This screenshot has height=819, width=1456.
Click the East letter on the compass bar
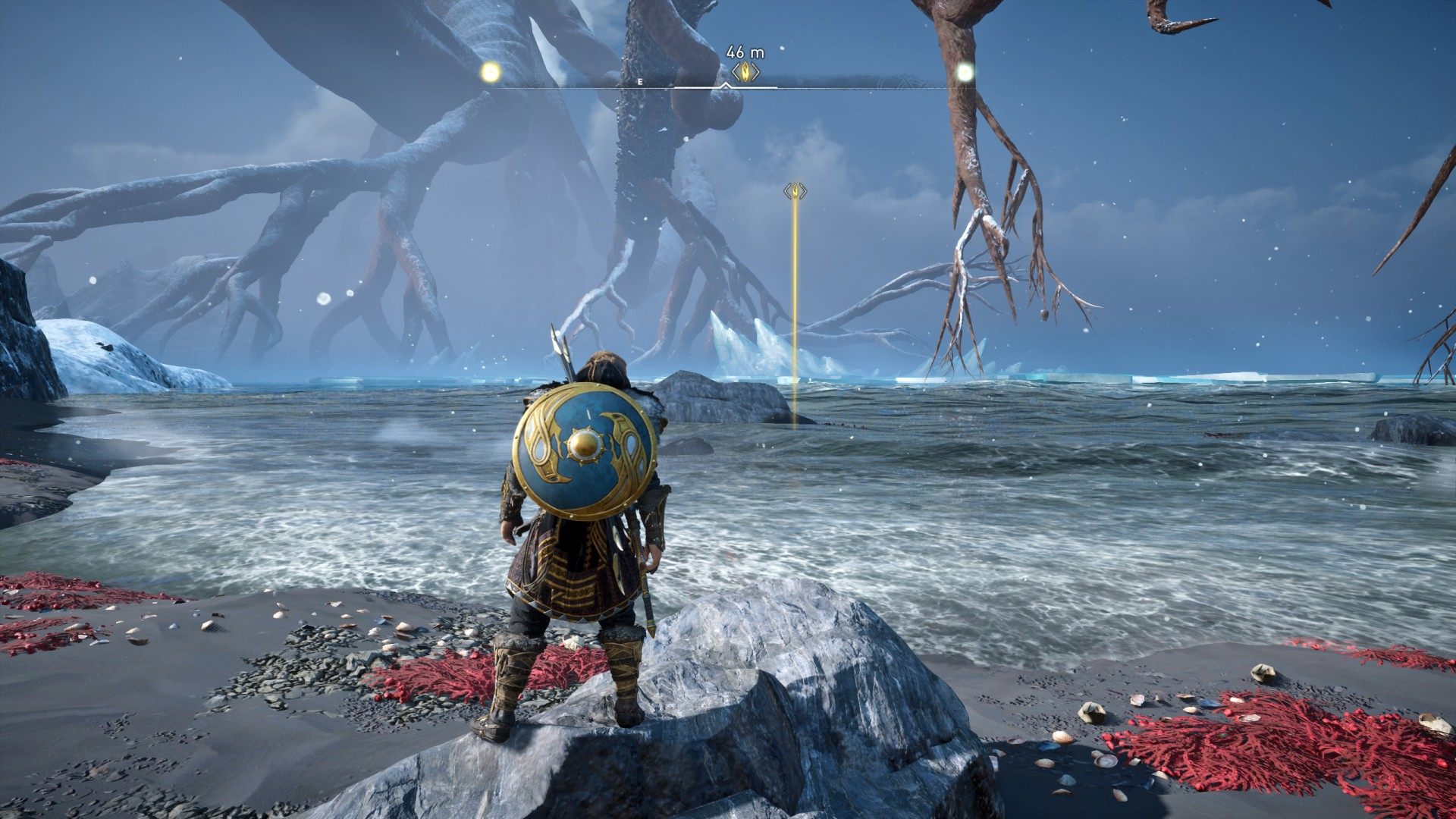(x=640, y=81)
